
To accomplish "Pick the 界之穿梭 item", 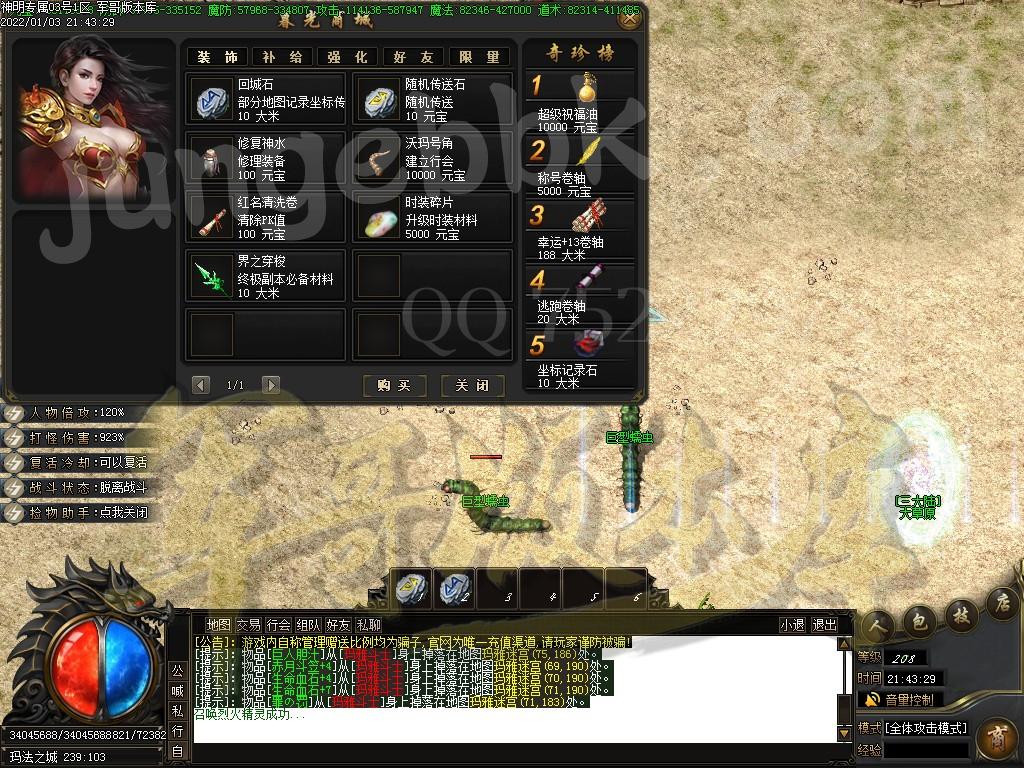I will pos(266,277).
